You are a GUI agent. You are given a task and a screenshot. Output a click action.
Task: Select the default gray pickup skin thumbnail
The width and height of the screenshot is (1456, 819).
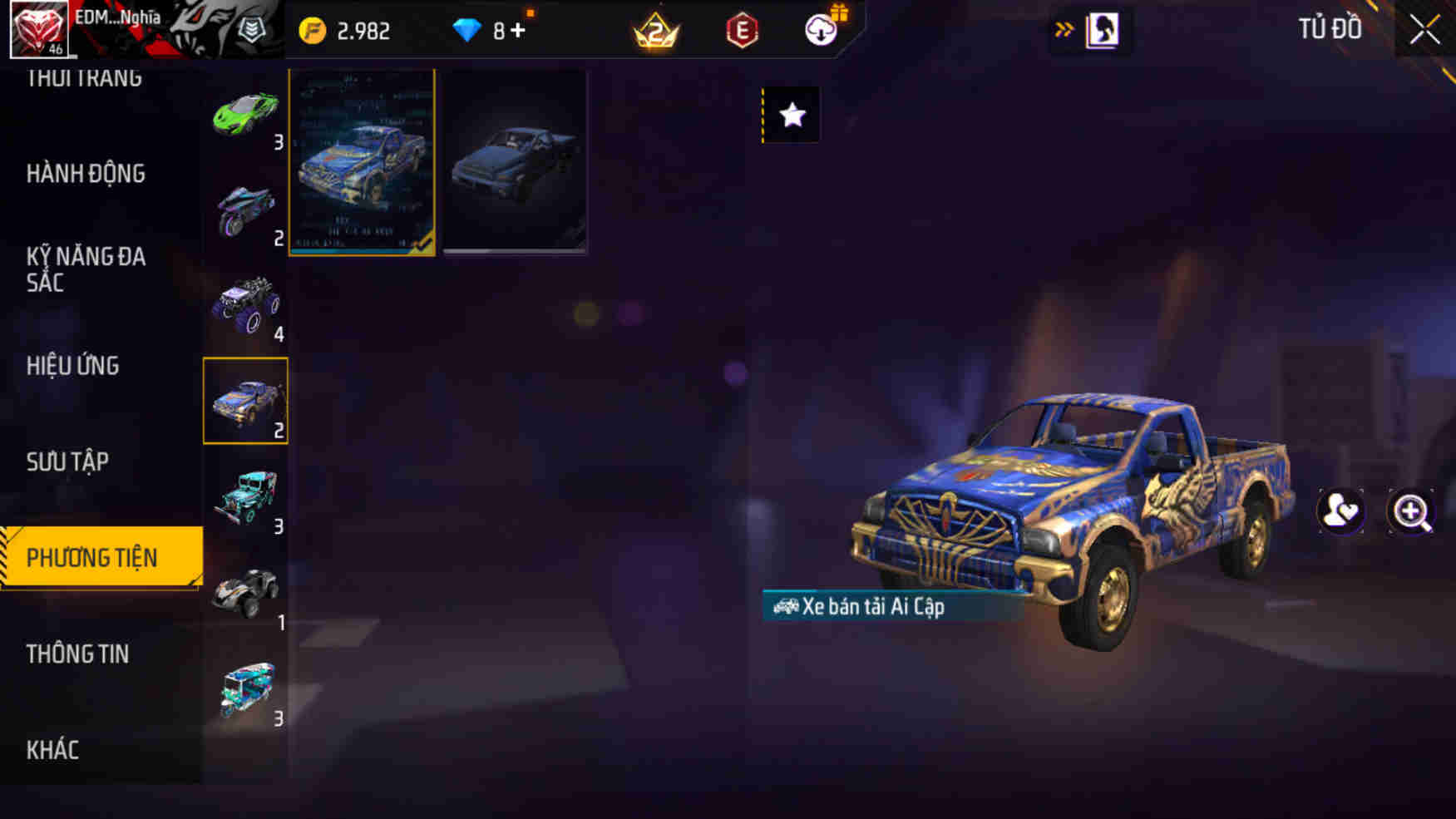pos(516,162)
